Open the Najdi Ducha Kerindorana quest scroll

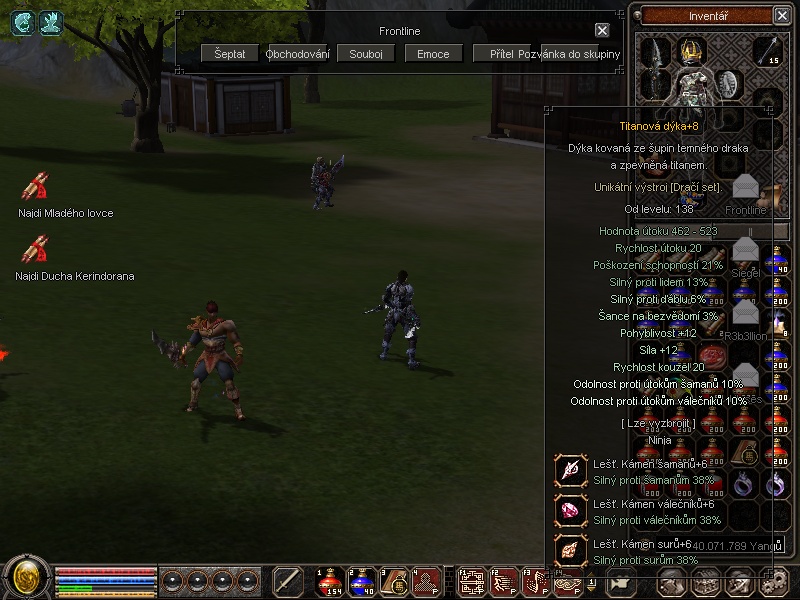click(35, 249)
